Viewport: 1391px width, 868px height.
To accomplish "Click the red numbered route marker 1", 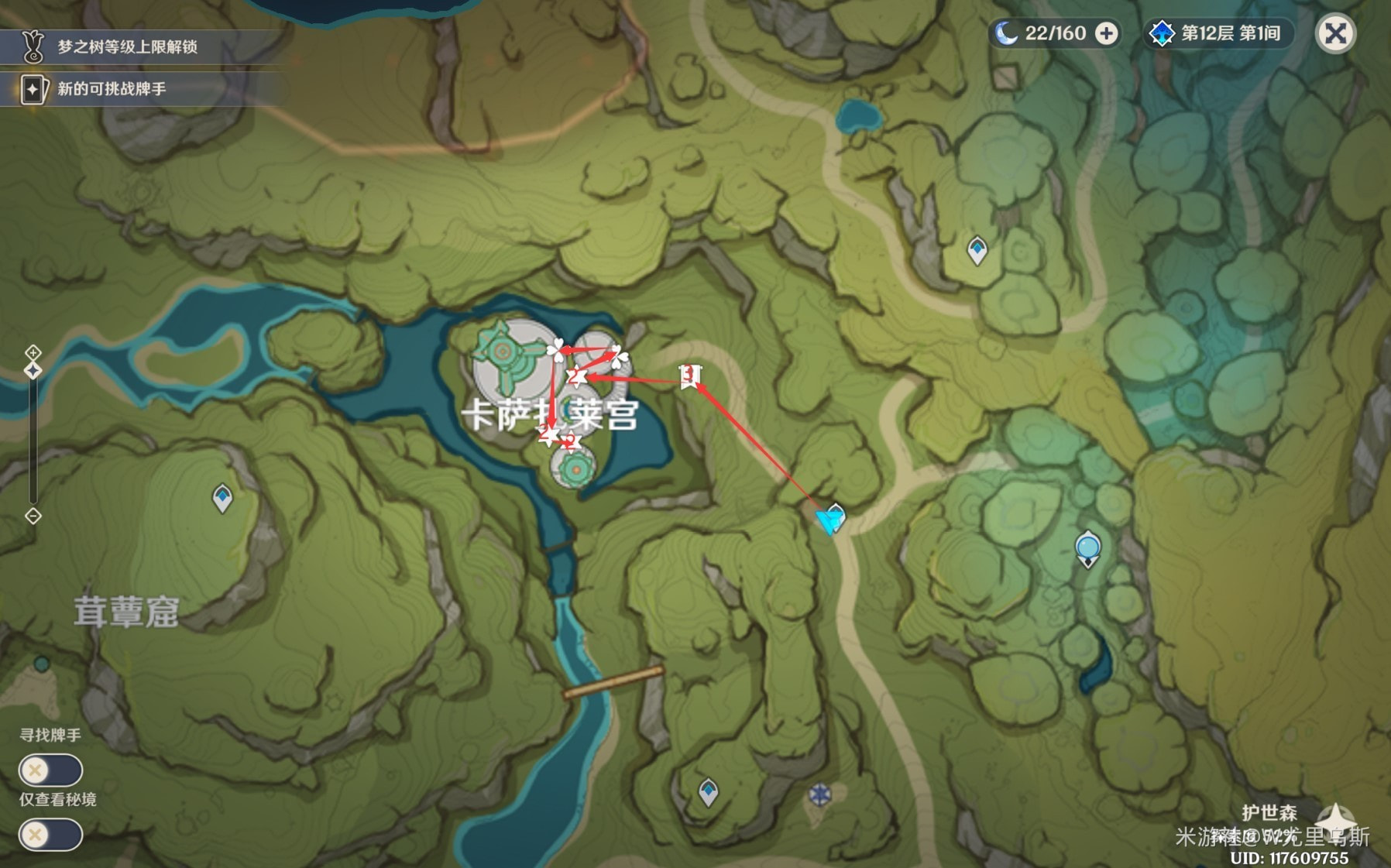I will pos(689,376).
